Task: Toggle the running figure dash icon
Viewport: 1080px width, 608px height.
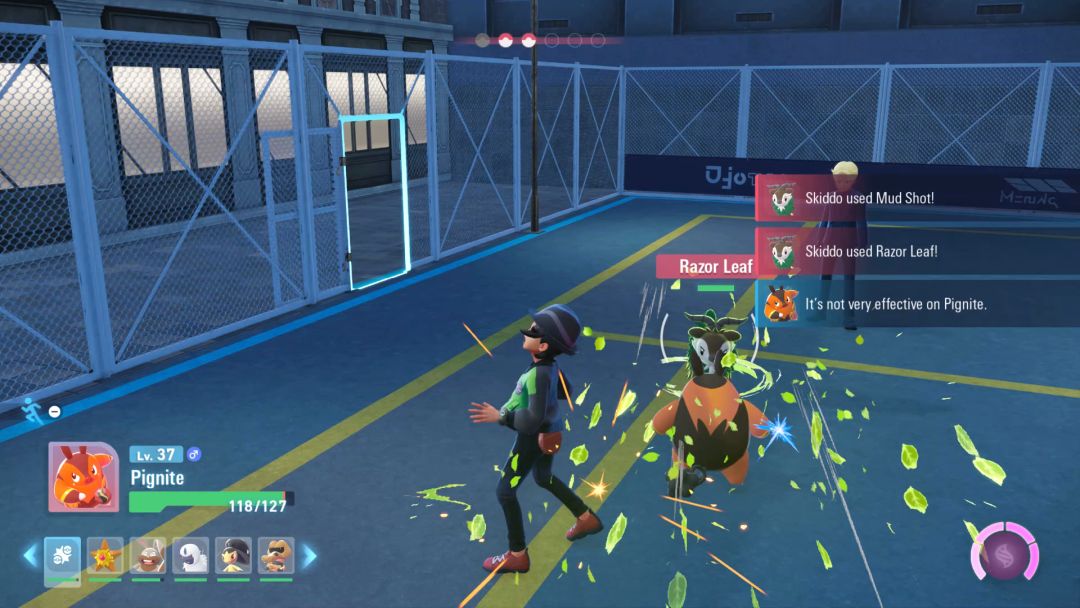Action: click(31, 408)
